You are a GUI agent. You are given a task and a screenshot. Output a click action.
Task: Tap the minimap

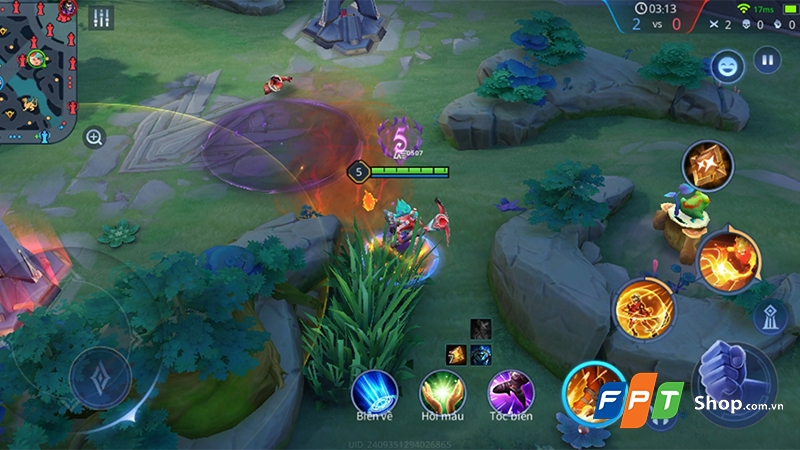click(38, 70)
